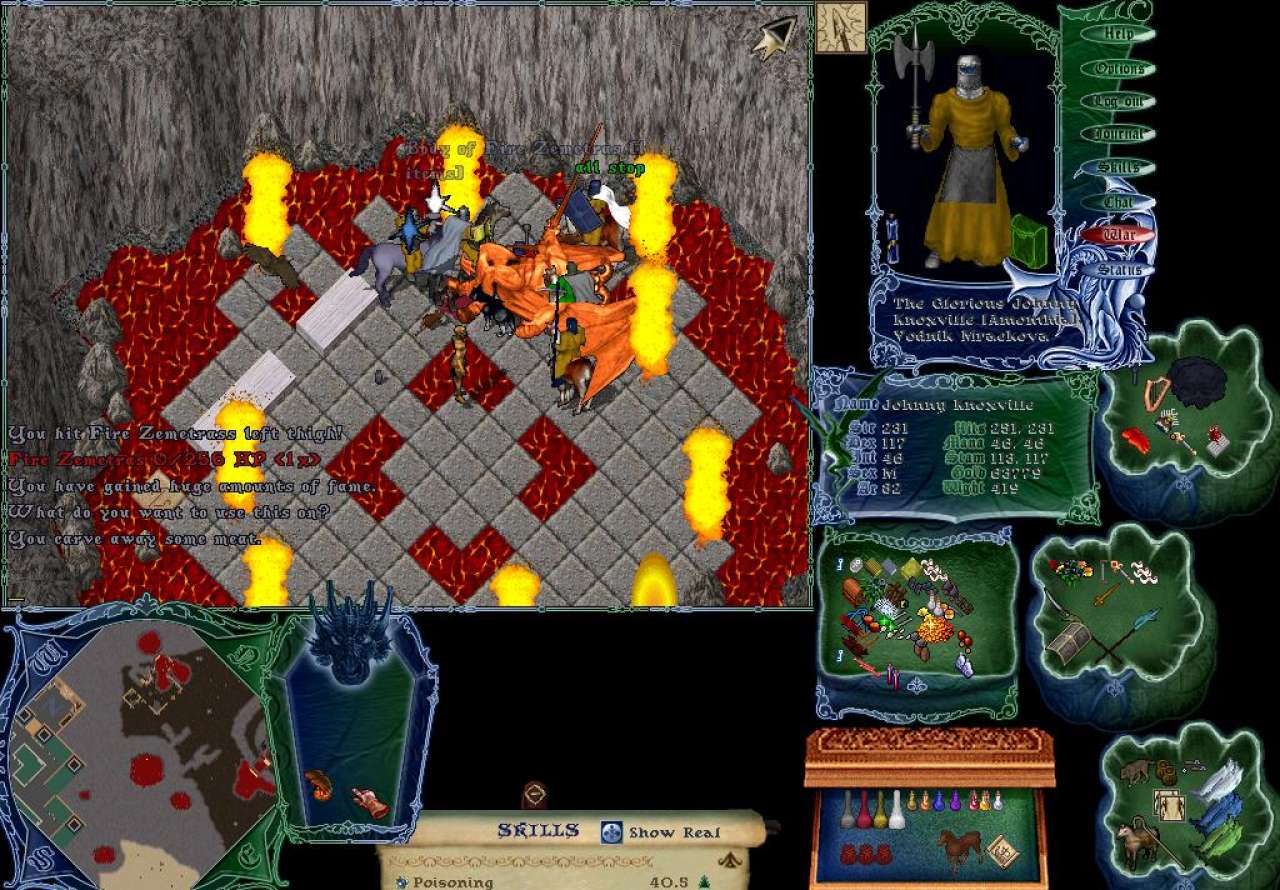Open the Skills list button

[x=1119, y=168]
